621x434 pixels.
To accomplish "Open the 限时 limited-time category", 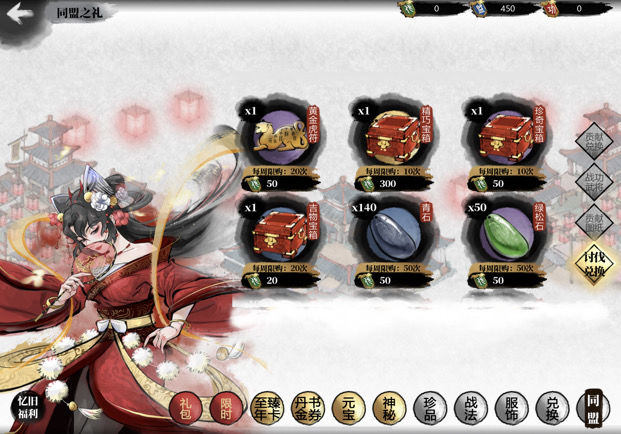I will 225,407.
